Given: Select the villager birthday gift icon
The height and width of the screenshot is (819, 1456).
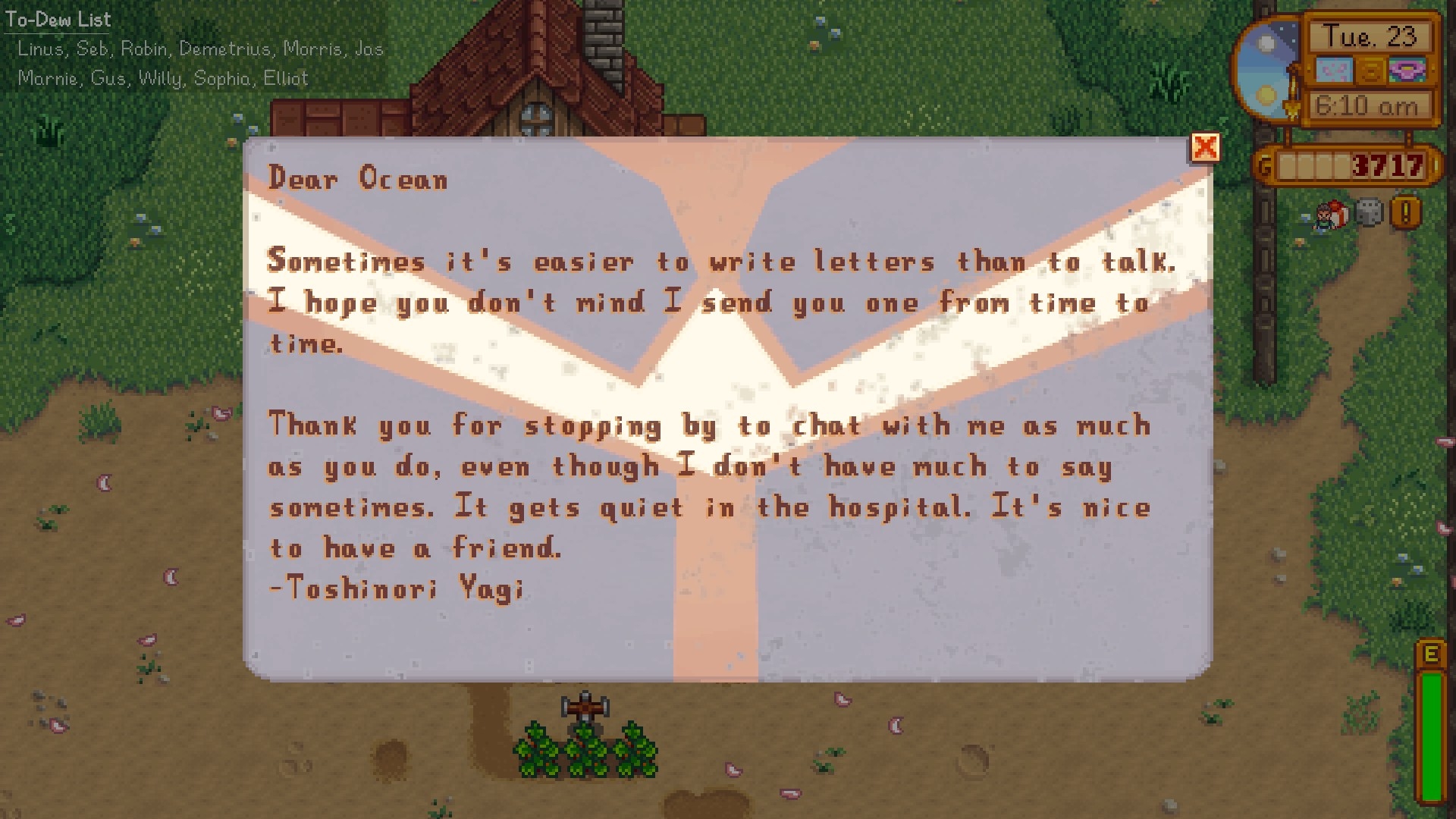Looking at the screenshot, I should point(1329,215).
